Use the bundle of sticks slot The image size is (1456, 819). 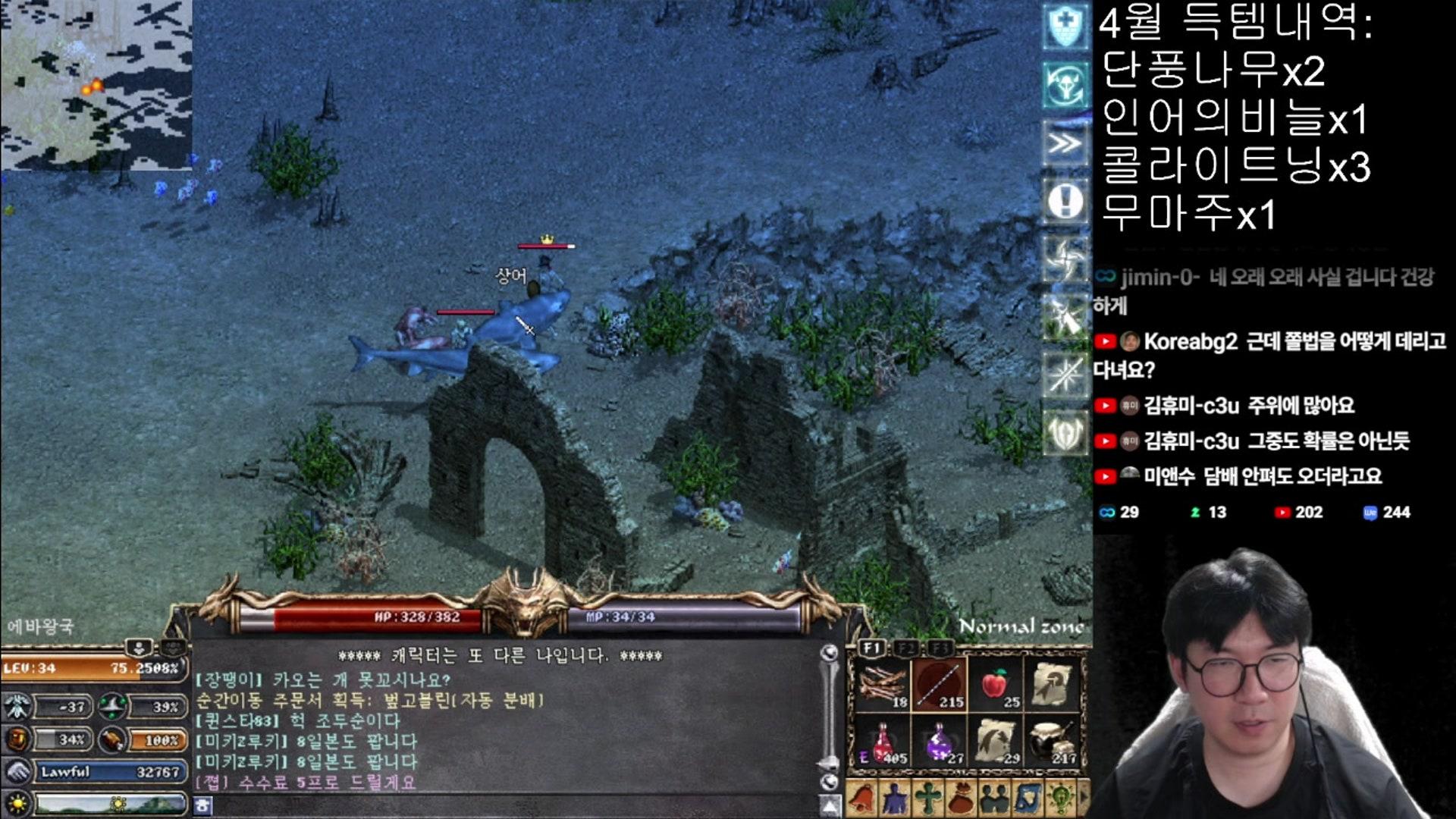[x=882, y=685]
